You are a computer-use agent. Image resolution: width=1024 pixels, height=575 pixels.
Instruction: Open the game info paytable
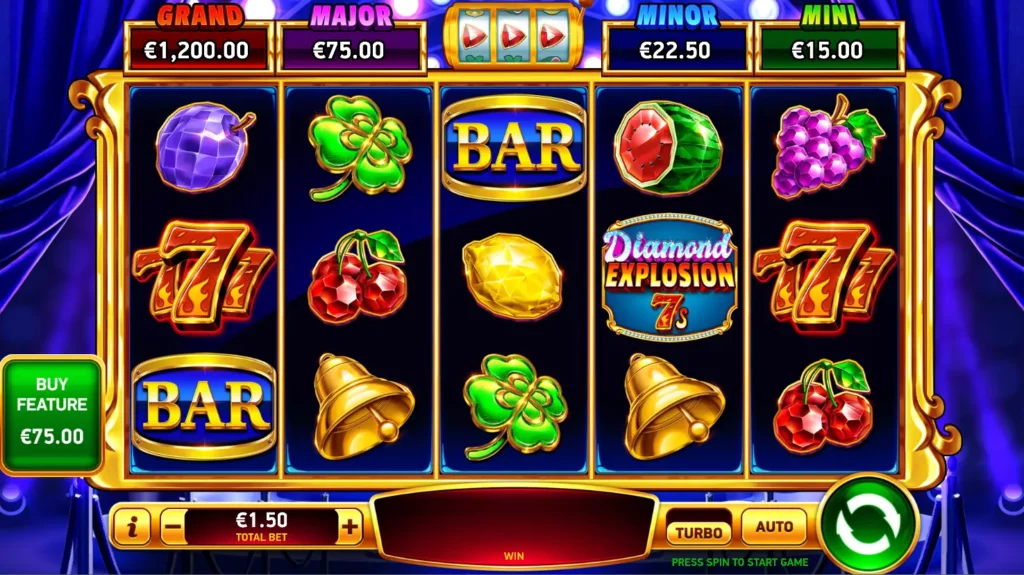(x=131, y=526)
